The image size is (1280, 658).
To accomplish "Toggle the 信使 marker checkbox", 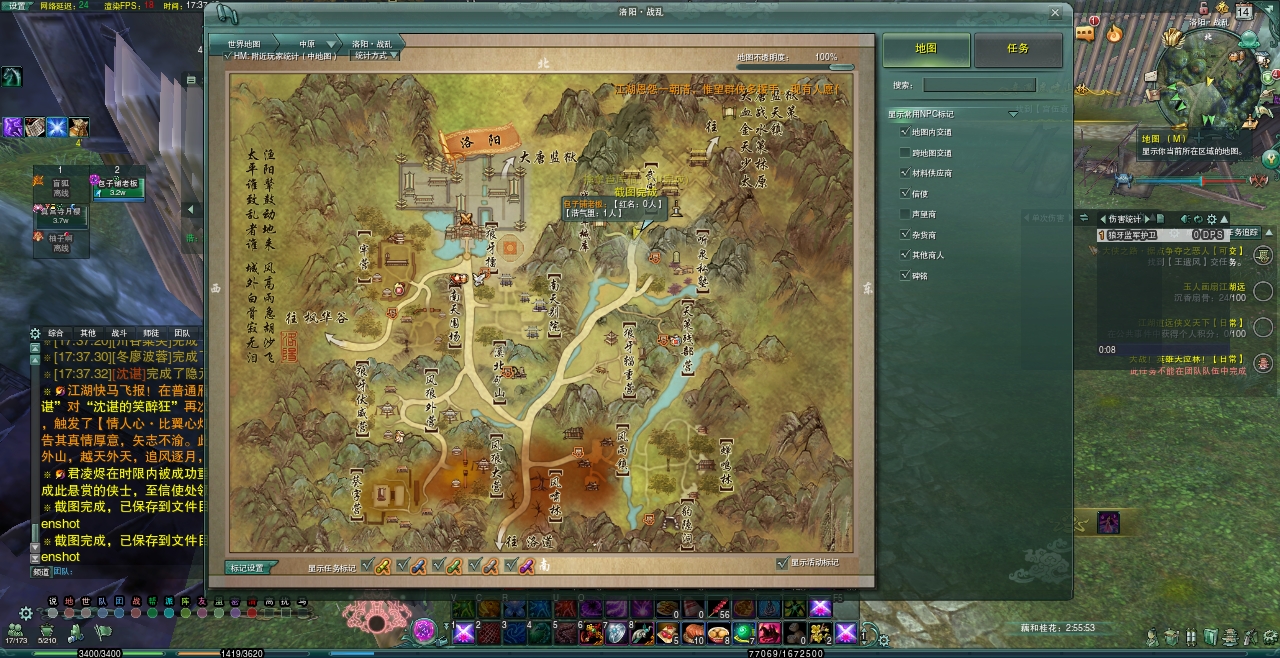I will click(905, 193).
